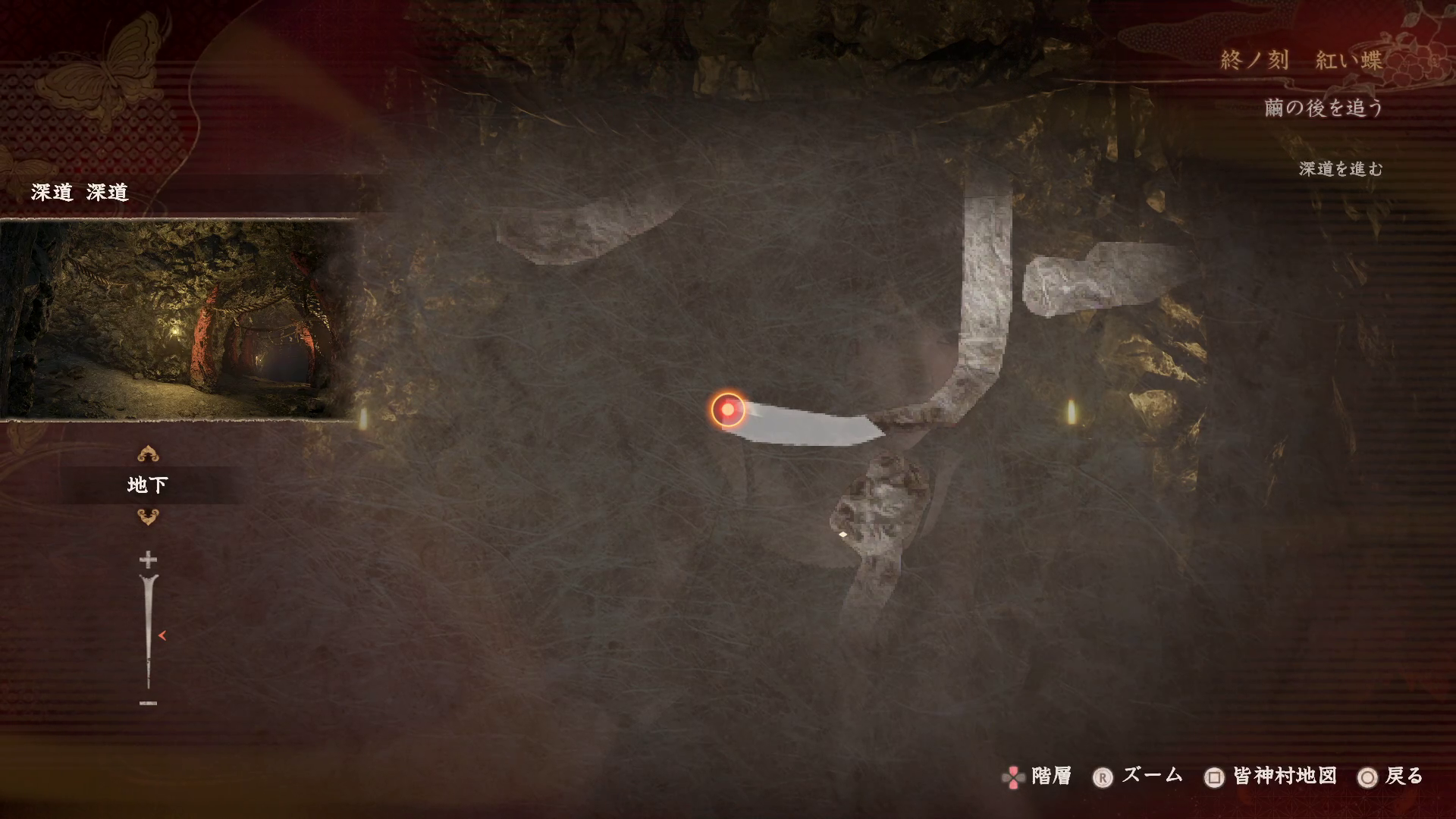Click the small white marker on the map
This screenshot has height=819, width=1456.
tap(843, 535)
